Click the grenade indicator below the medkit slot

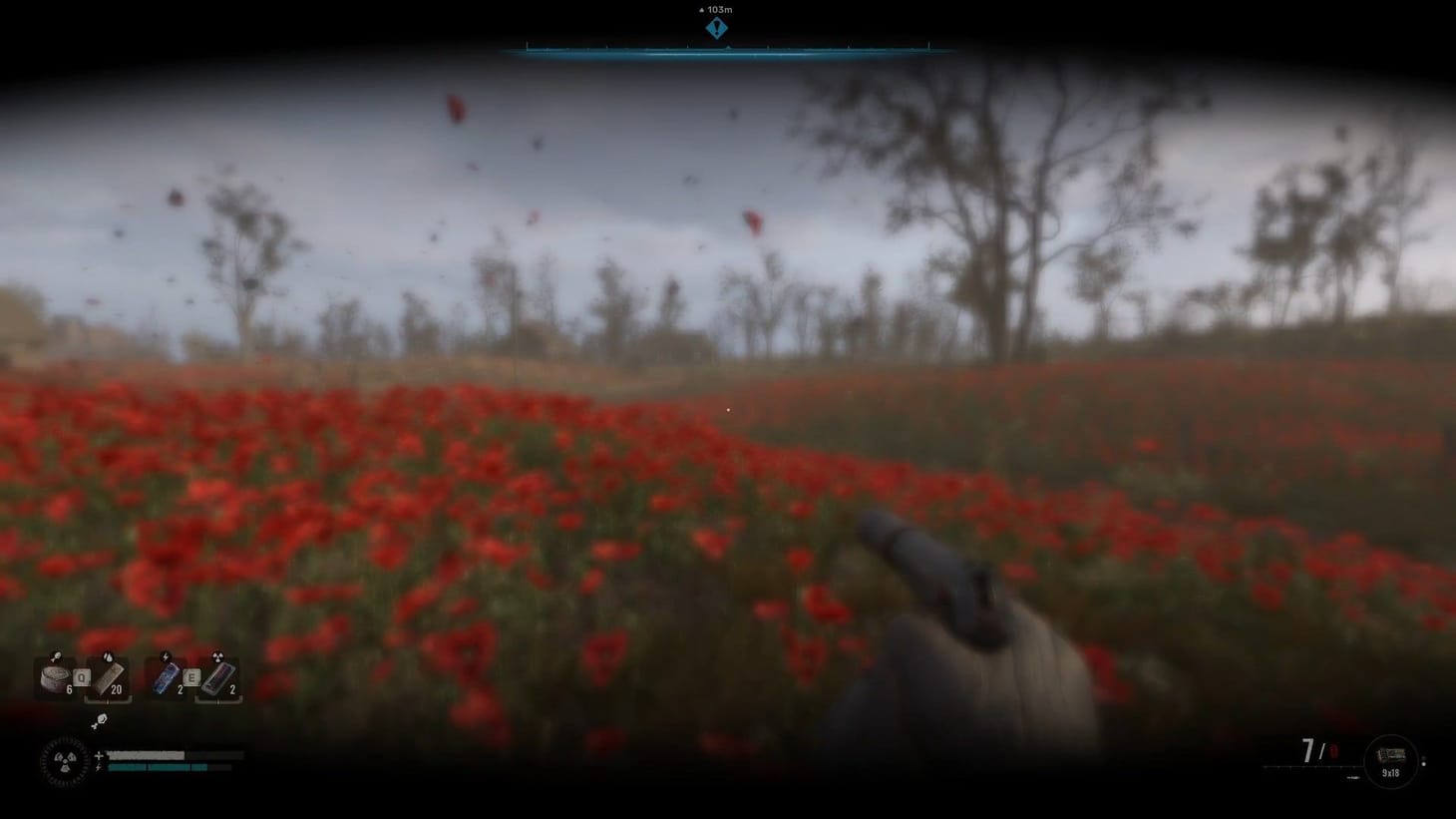pyautogui.click(x=101, y=721)
